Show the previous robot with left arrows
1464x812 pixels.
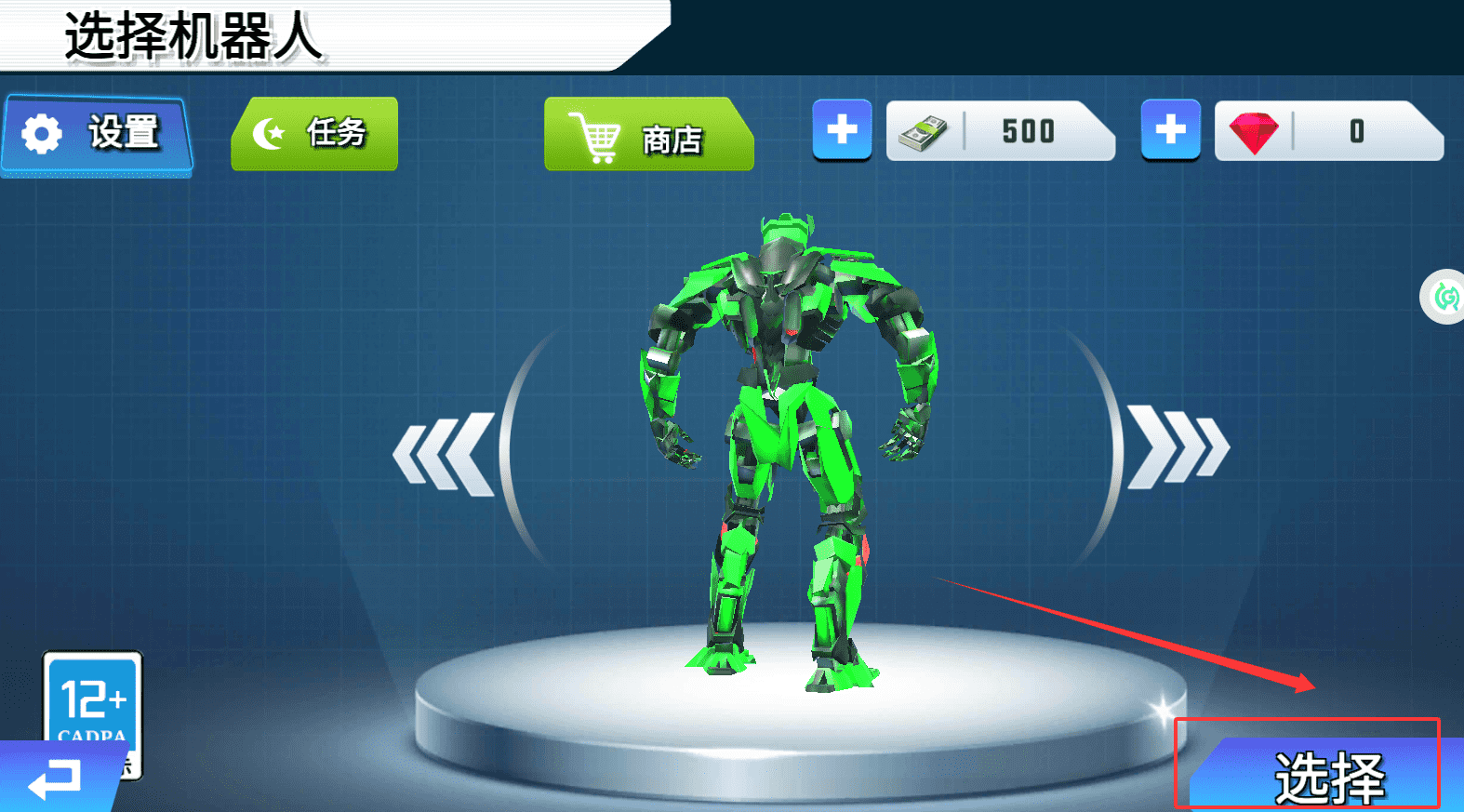pyautogui.click(x=445, y=453)
